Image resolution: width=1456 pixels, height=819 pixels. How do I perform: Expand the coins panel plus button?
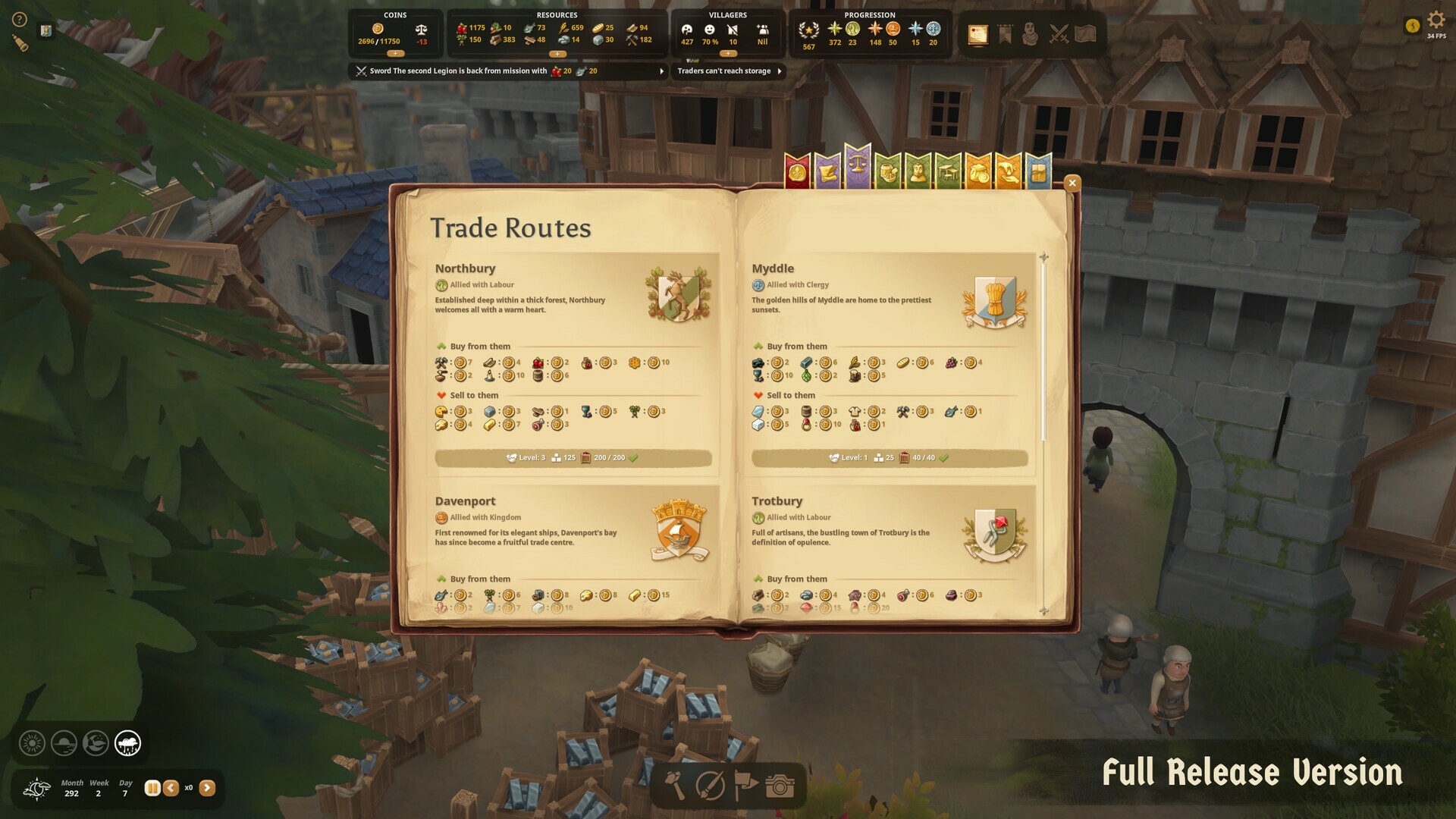pyautogui.click(x=395, y=54)
